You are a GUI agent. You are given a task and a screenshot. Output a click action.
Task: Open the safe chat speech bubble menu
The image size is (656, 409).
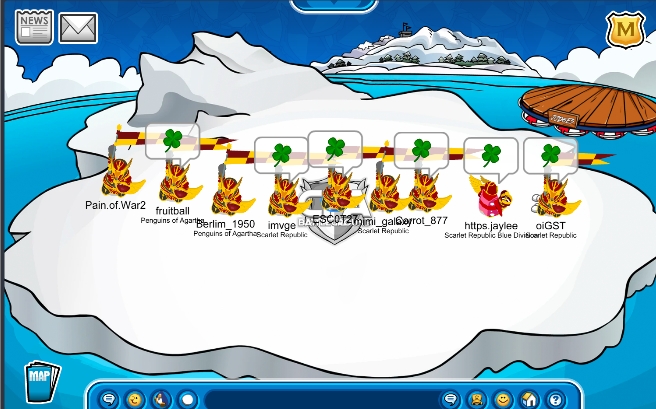[109, 399]
